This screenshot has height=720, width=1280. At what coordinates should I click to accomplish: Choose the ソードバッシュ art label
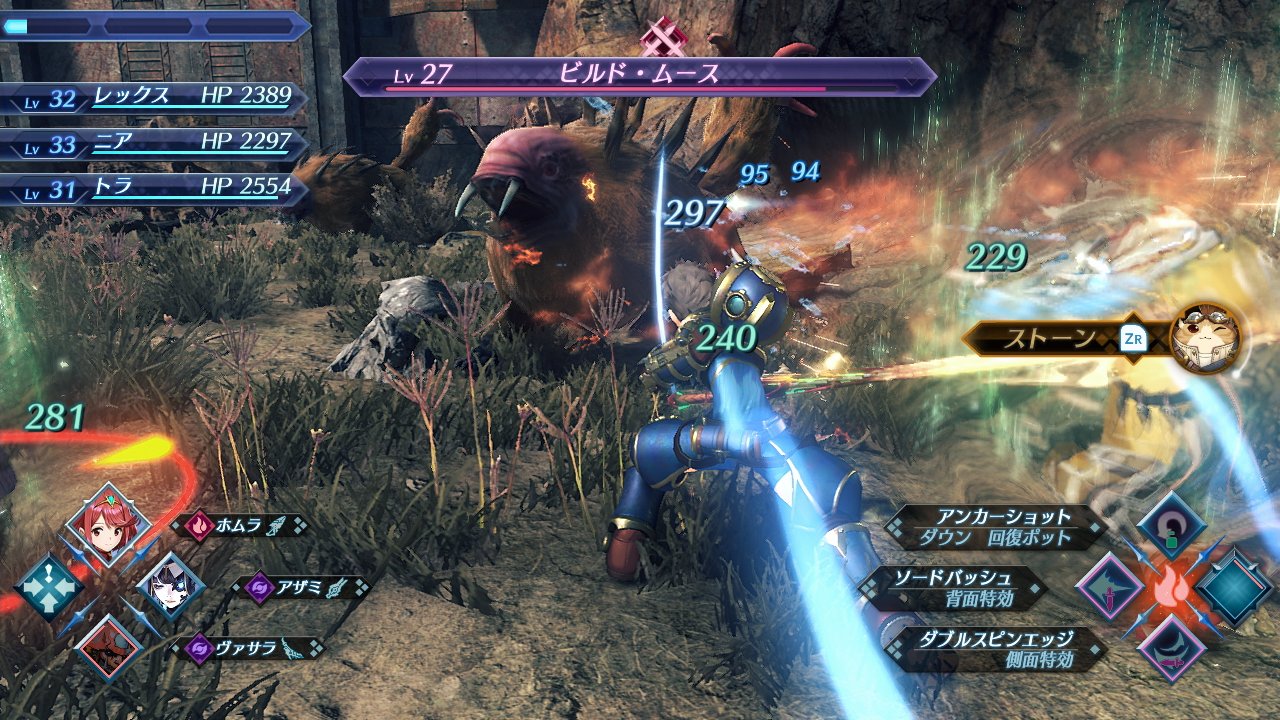953,587
